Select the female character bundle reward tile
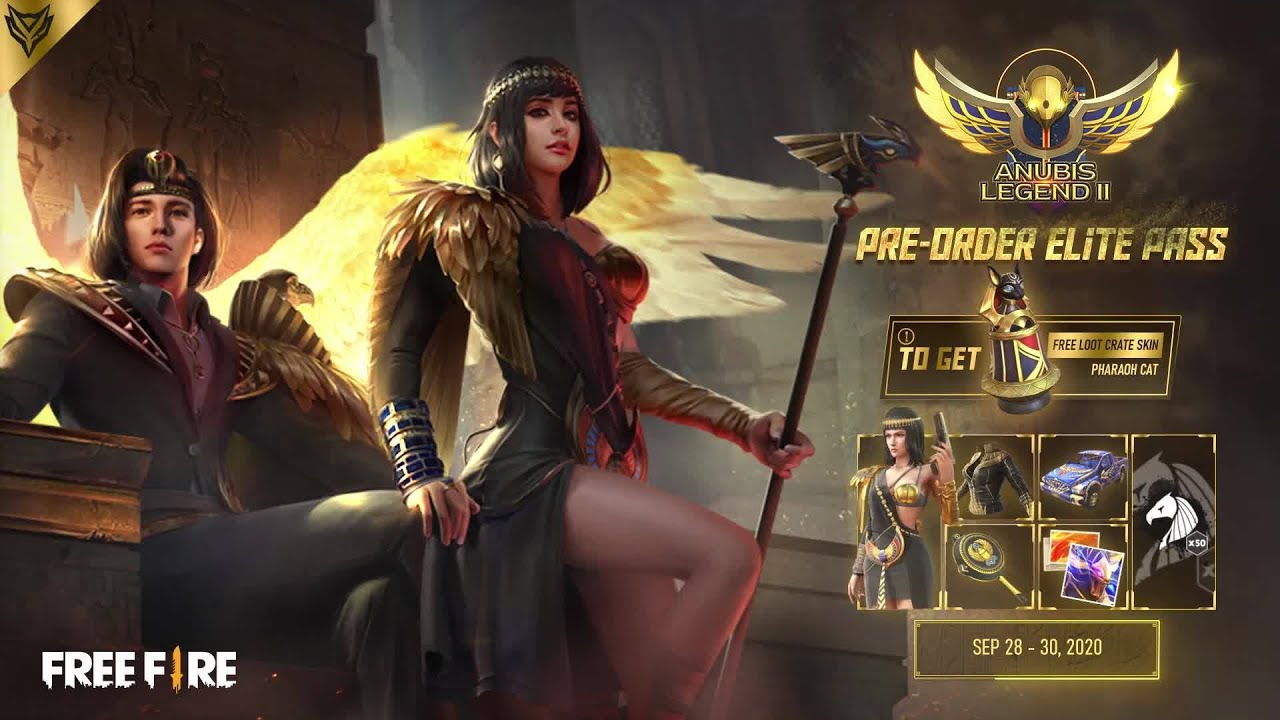This screenshot has height=720, width=1280. [x=898, y=522]
